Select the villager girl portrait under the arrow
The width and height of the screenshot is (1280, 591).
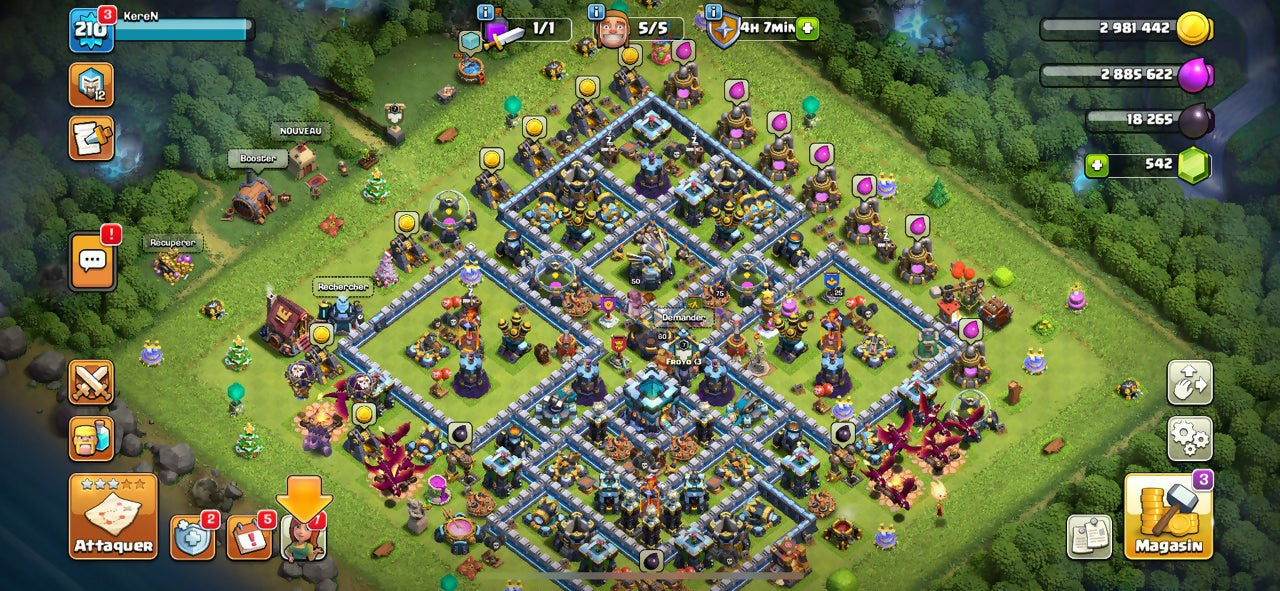tap(303, 538)
